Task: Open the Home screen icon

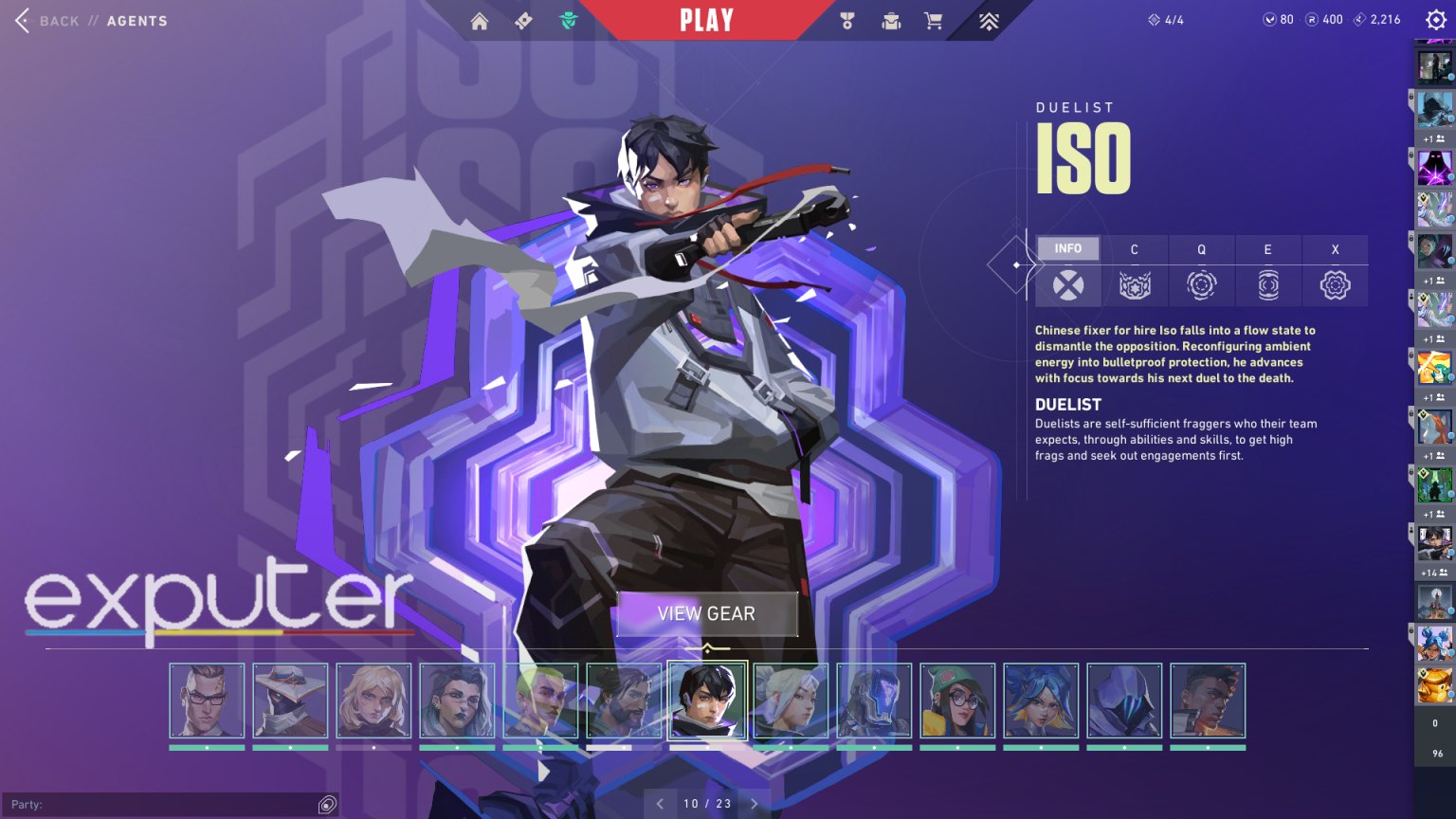Action: coord(480,19)
